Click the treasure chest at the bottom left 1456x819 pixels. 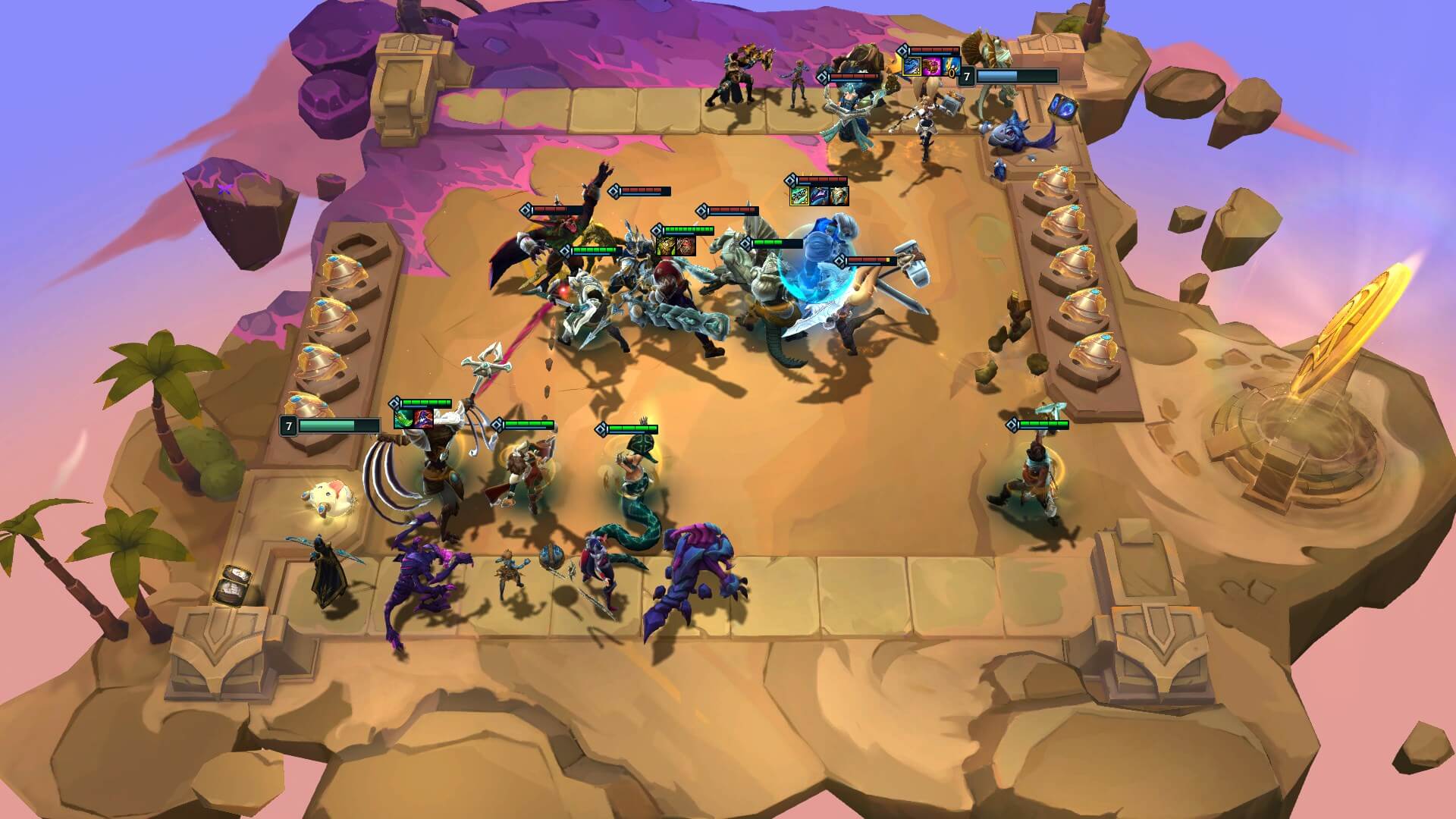pos(235,584)
